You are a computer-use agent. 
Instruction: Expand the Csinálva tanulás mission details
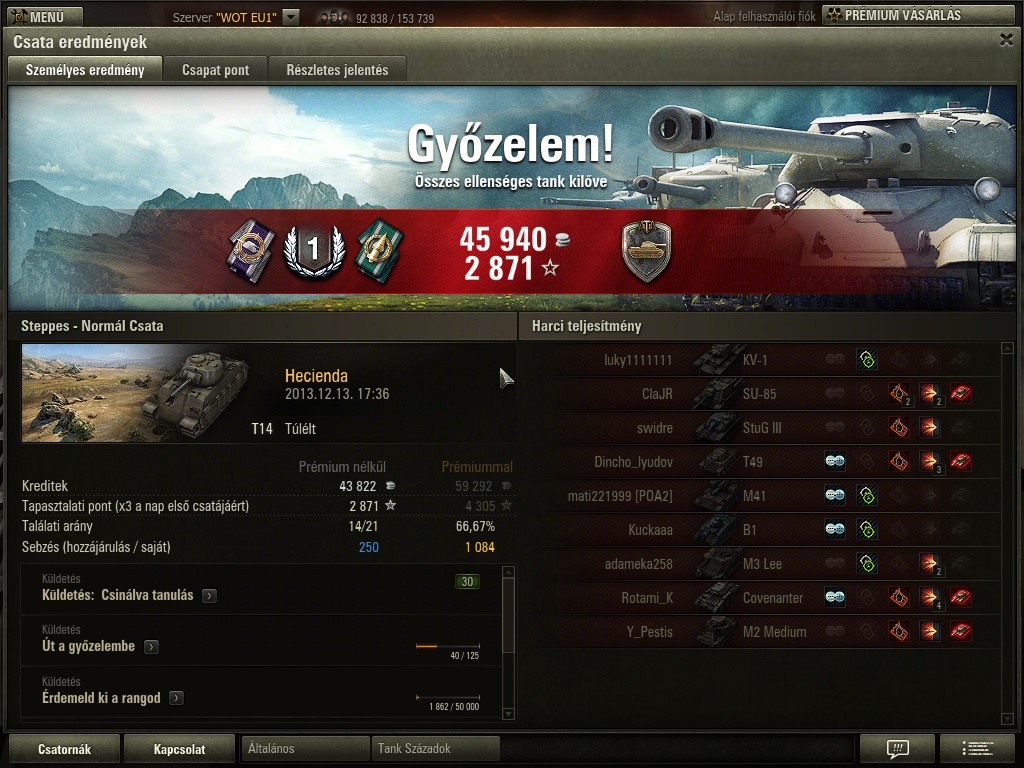[209, 596]
